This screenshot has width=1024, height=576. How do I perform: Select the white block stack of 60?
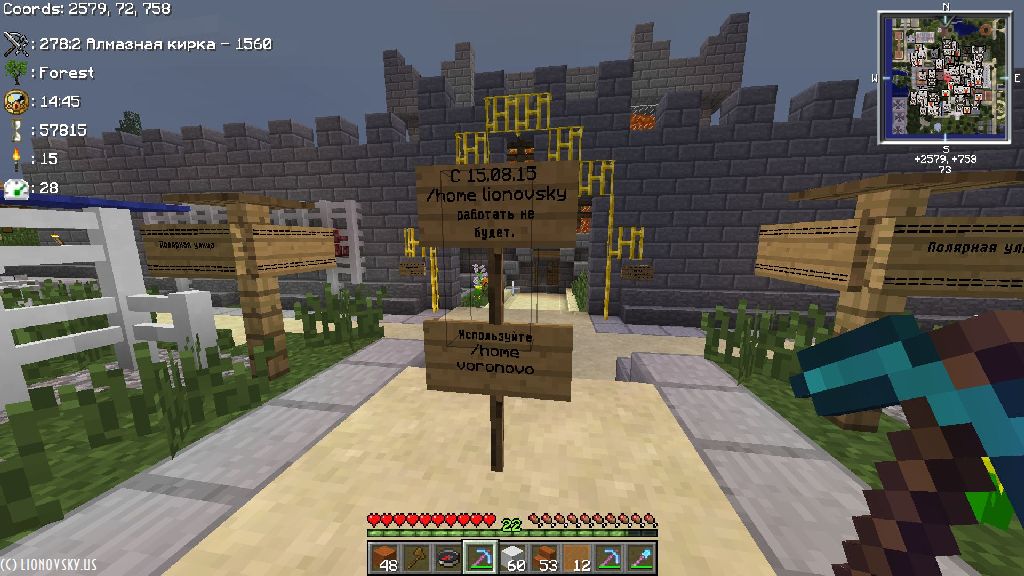(513, 558)
